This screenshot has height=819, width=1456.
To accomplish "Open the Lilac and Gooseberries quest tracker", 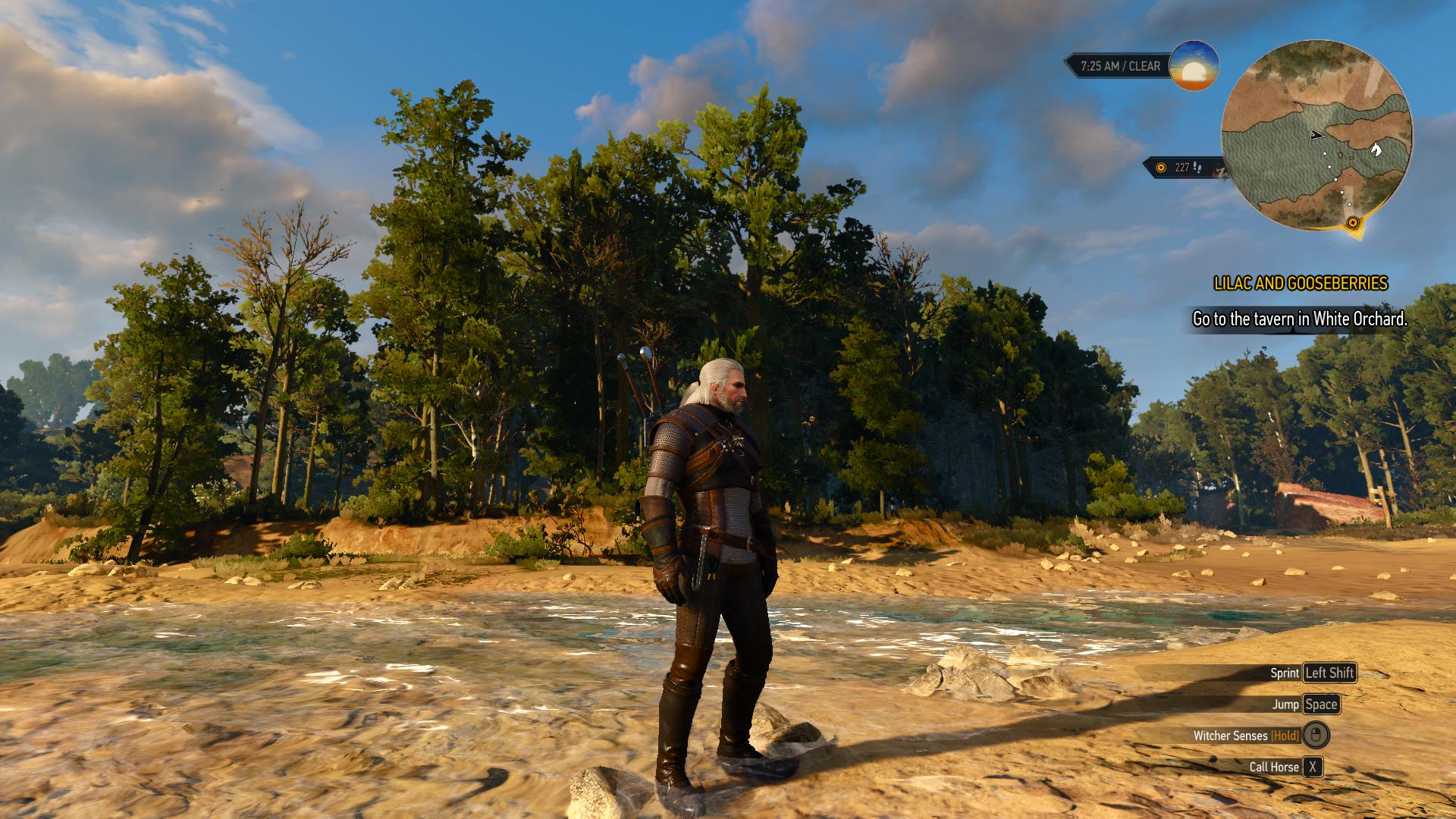I will tap(1301, 284).
